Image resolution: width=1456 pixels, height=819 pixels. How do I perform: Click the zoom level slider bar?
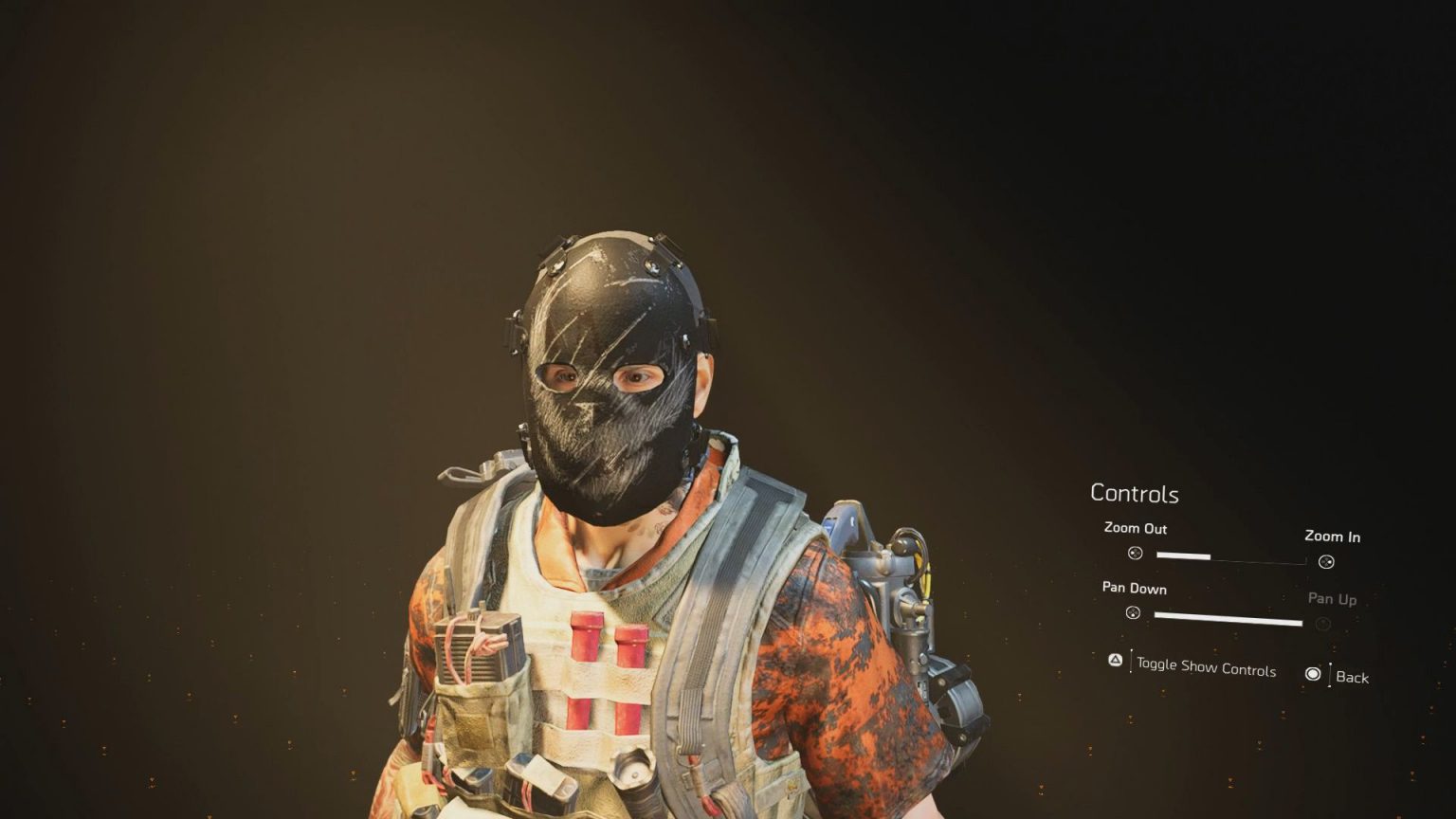[1183, 555]
